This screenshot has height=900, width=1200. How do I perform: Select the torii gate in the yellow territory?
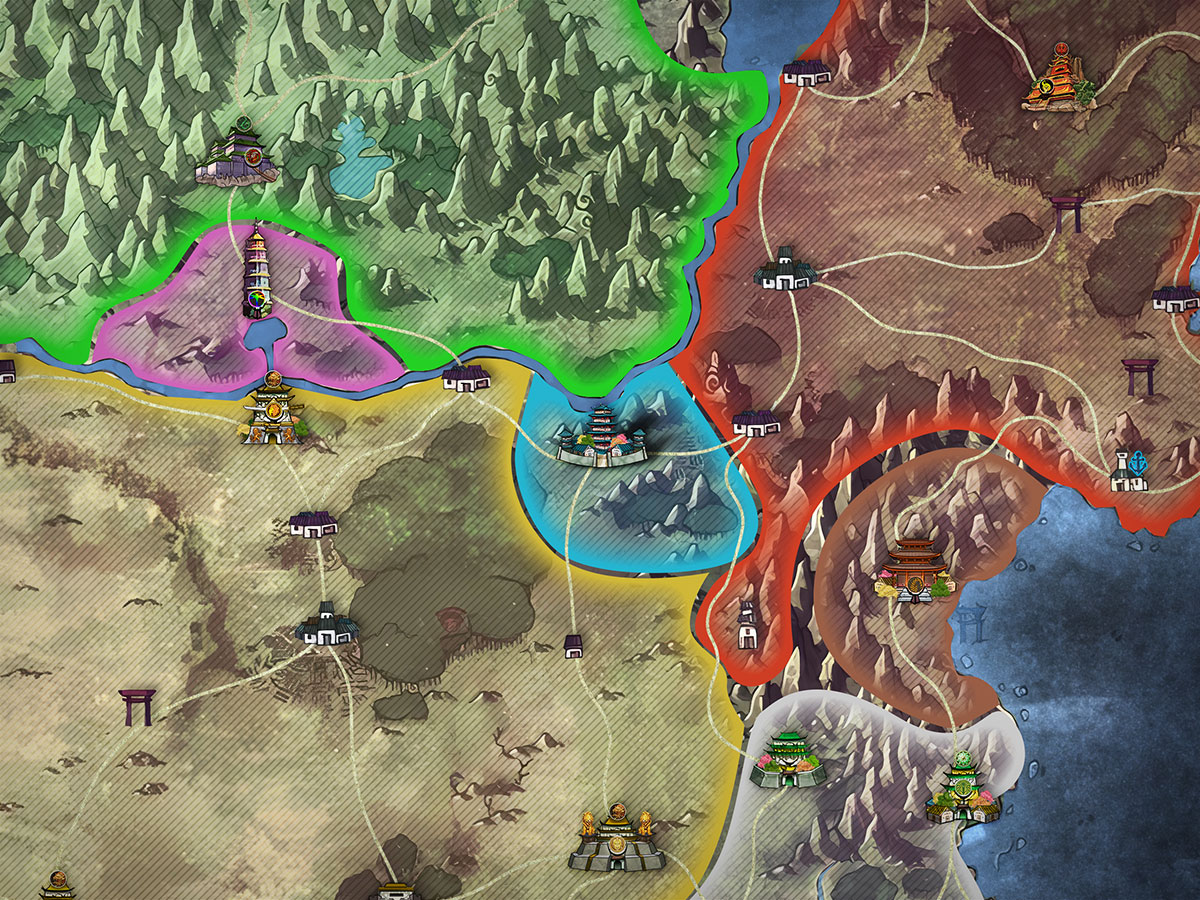tap(135, 706)
